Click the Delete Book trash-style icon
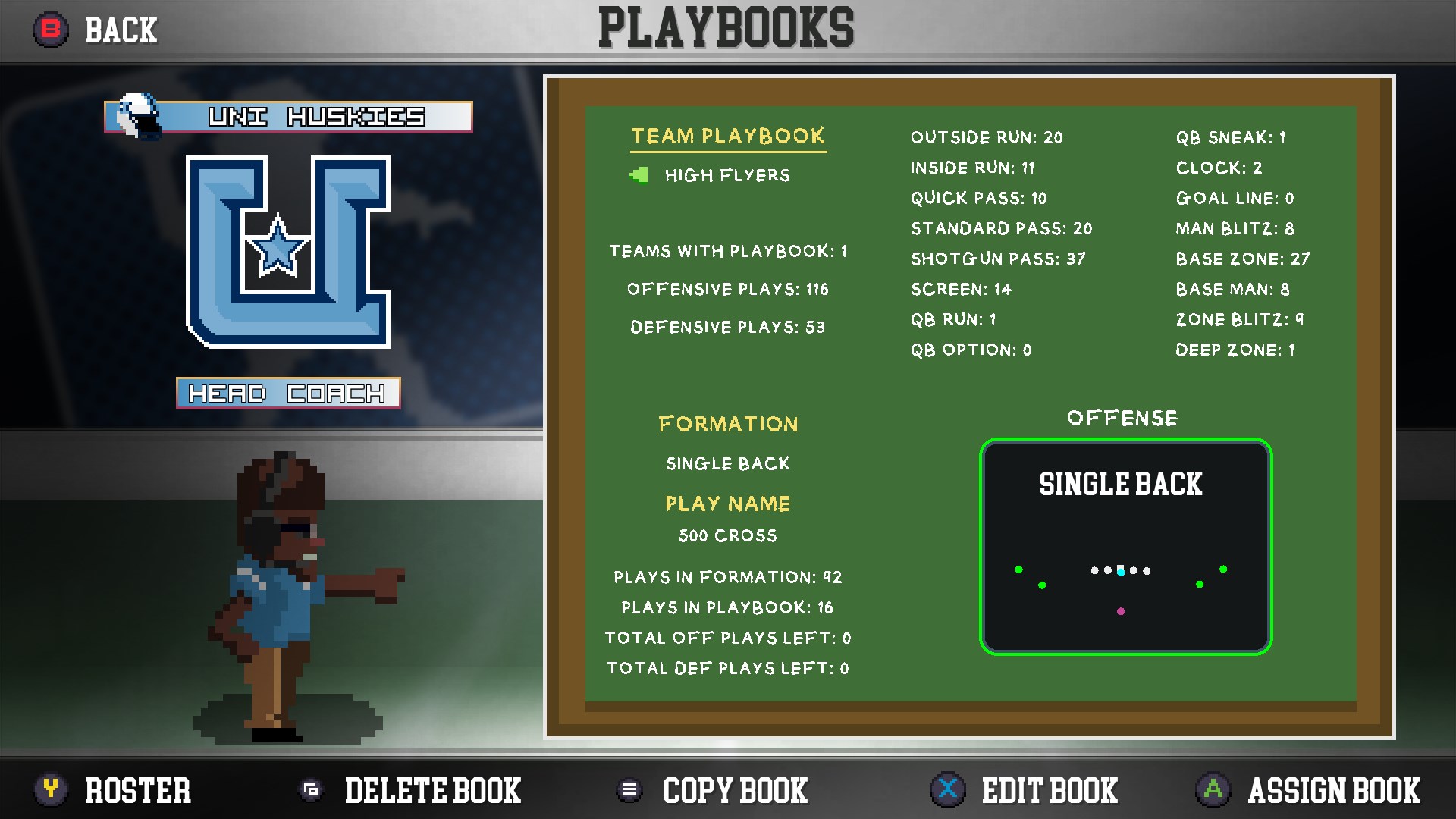This screenshot has width=1456, height=819. point(312,790)
